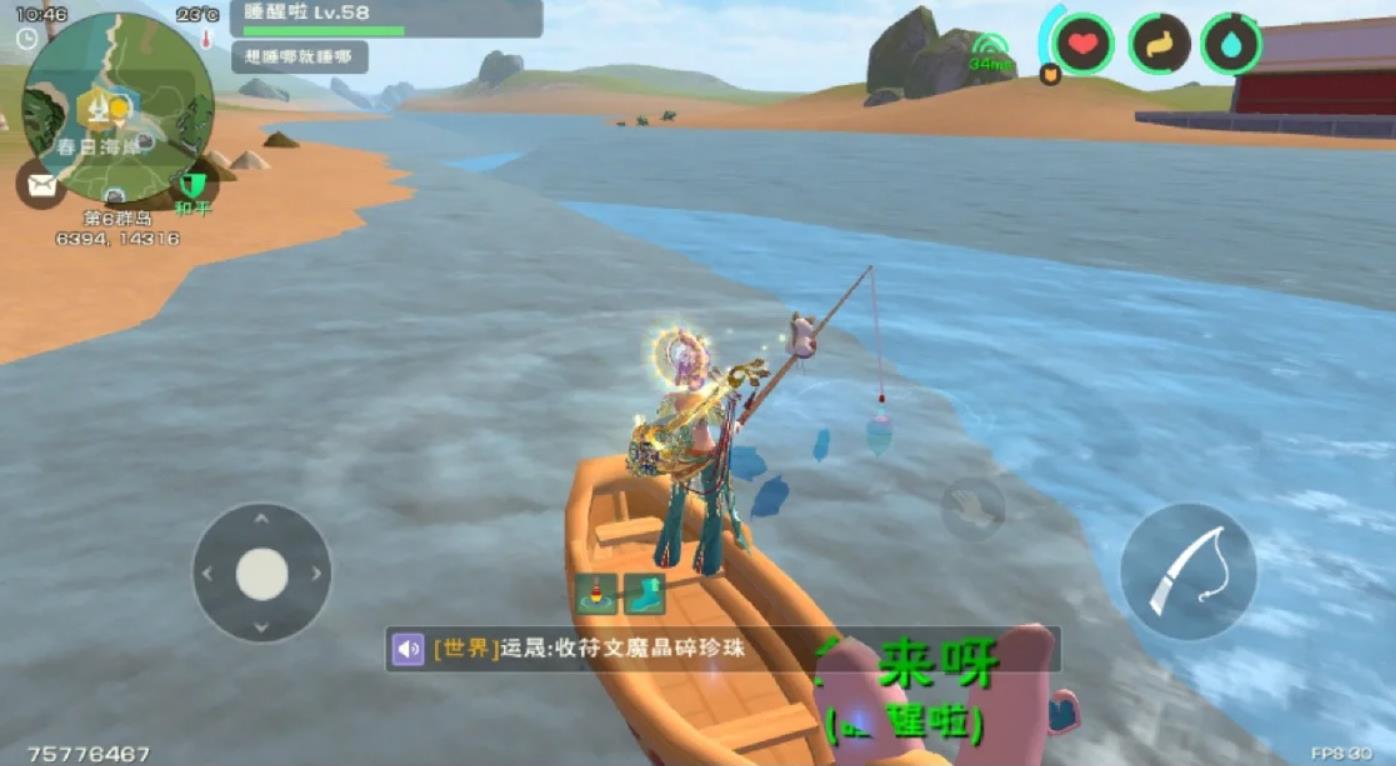Tap the fishing rod action button

[1191, 570]
